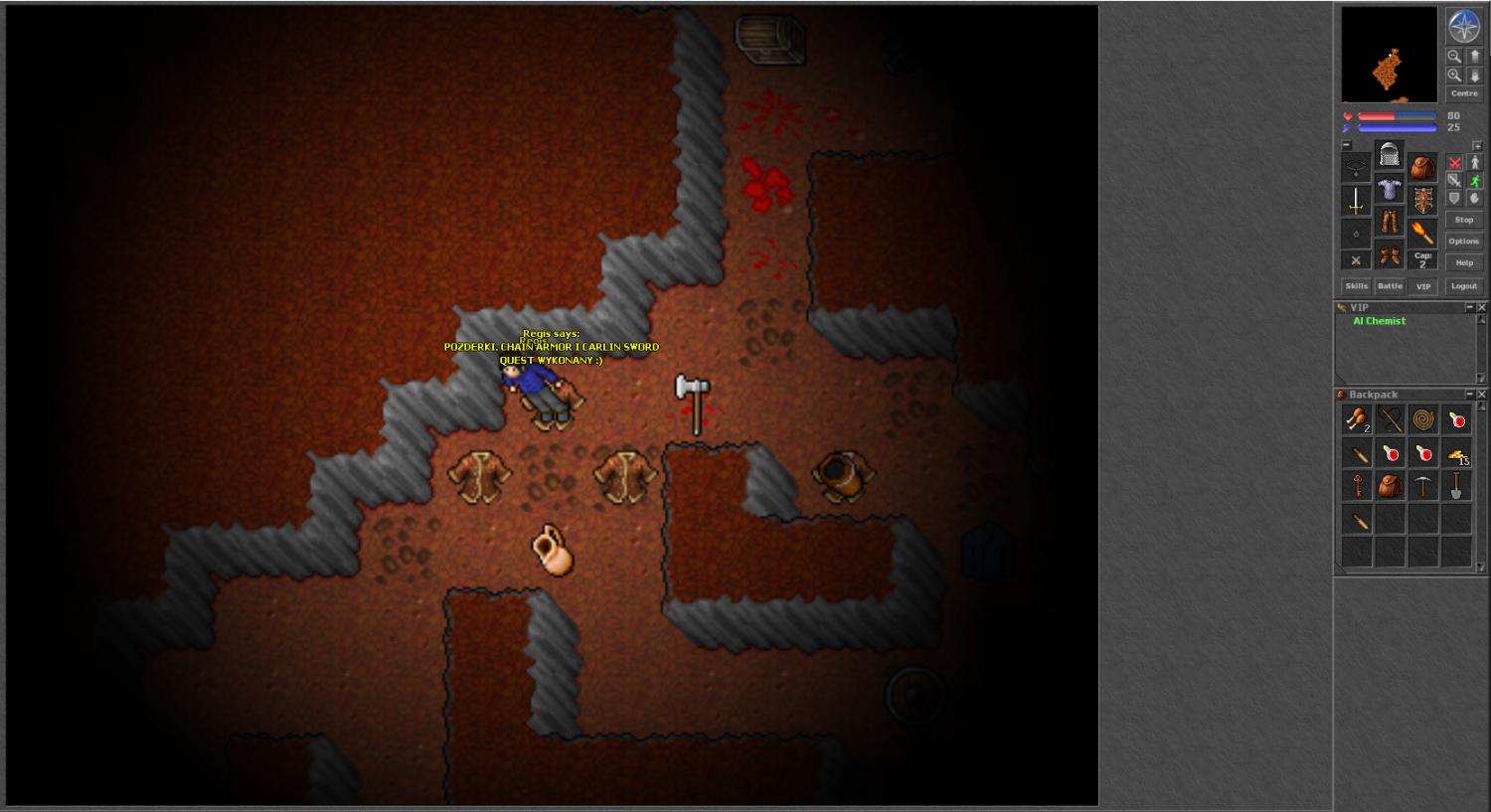Screen dimensions: 1491x812
Task: Click the compass rose button
Action: tap(1463, 27)
